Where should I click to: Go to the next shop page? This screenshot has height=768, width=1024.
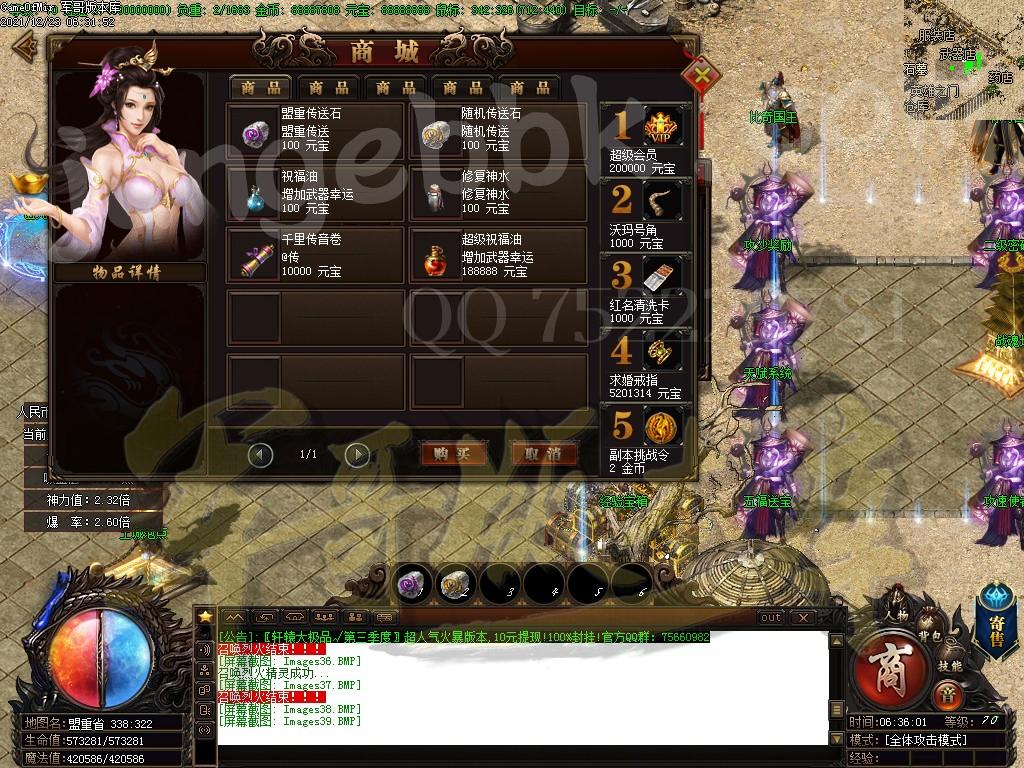[357, 455]
